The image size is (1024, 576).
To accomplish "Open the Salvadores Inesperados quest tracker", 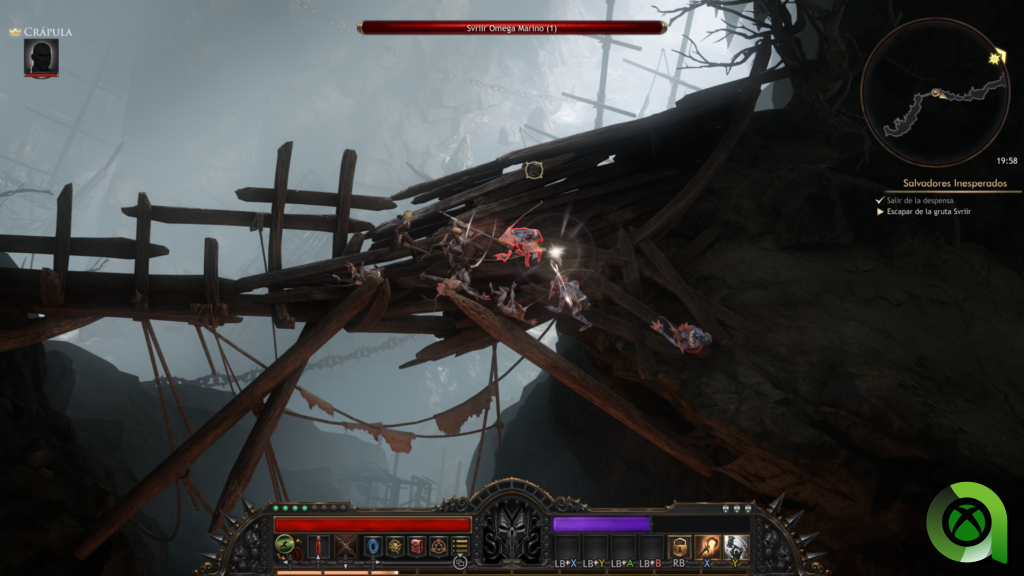I will click(946, 183).
